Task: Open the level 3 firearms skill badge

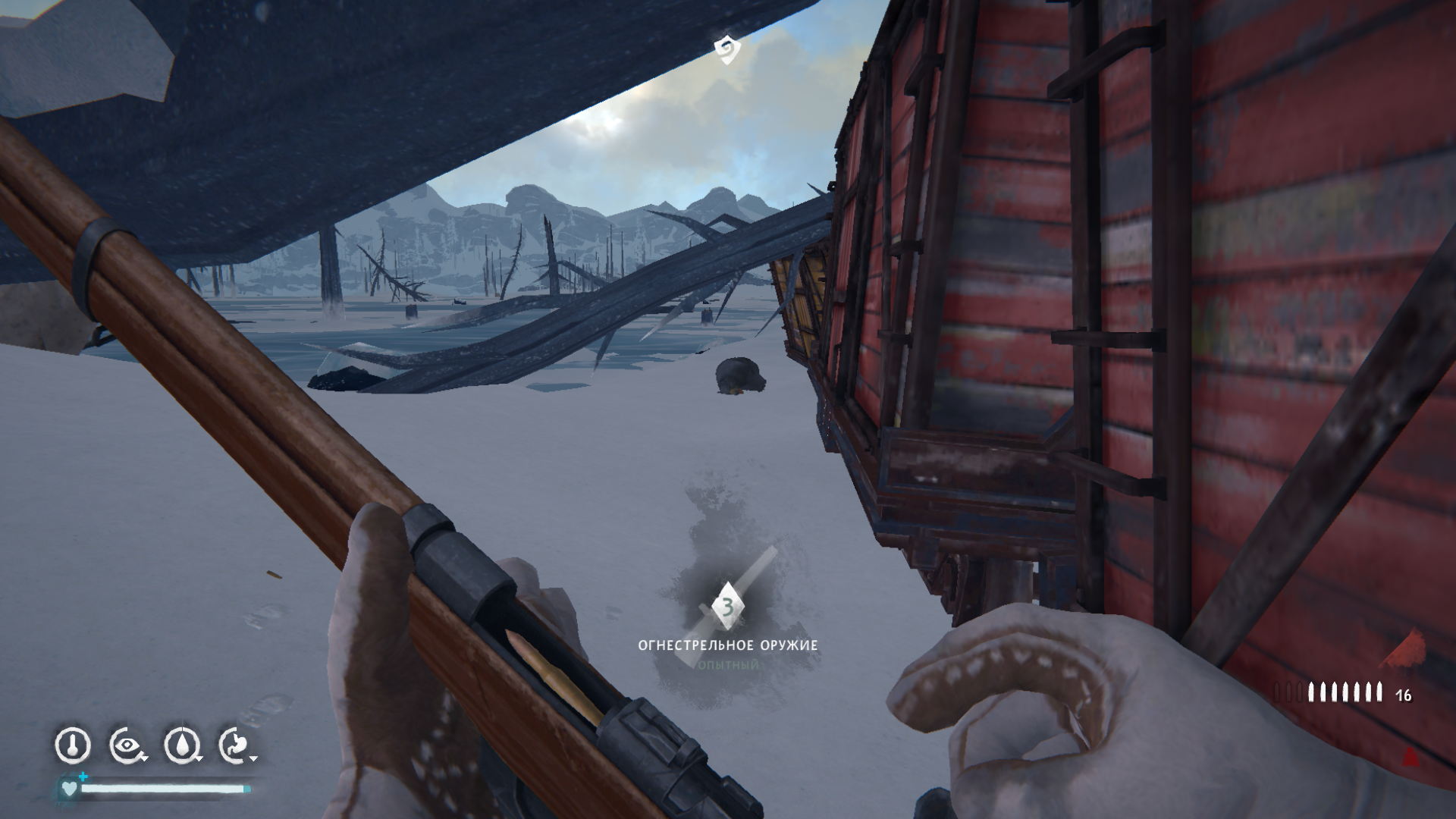Action: click(x=727, y=607)
